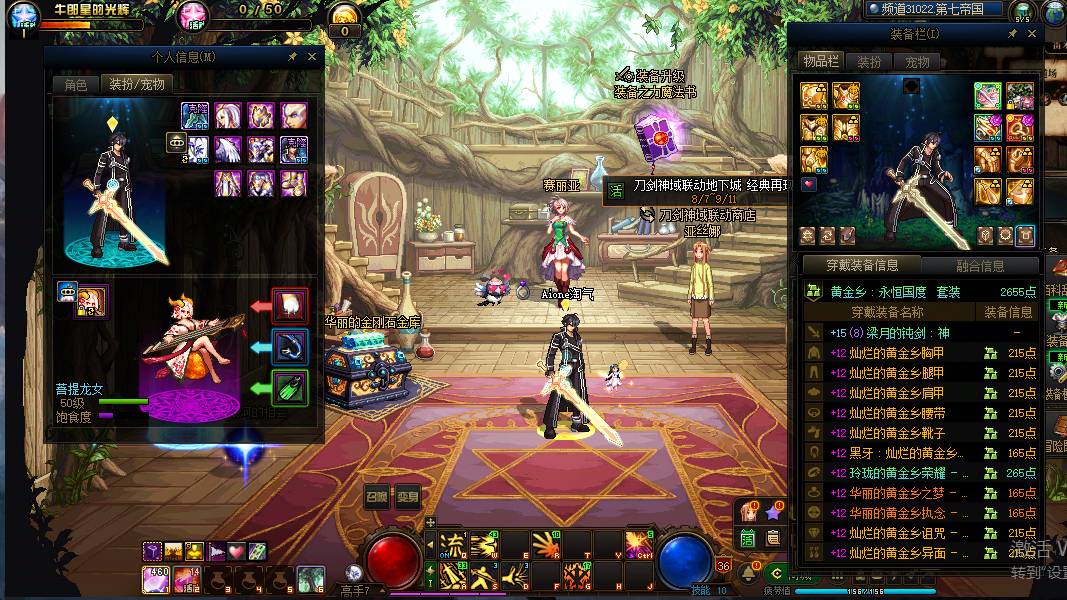Show the 融合信息 fusion info tab
The width and height of the screenshot is (1067, 600).
click(x=979, y=265)
